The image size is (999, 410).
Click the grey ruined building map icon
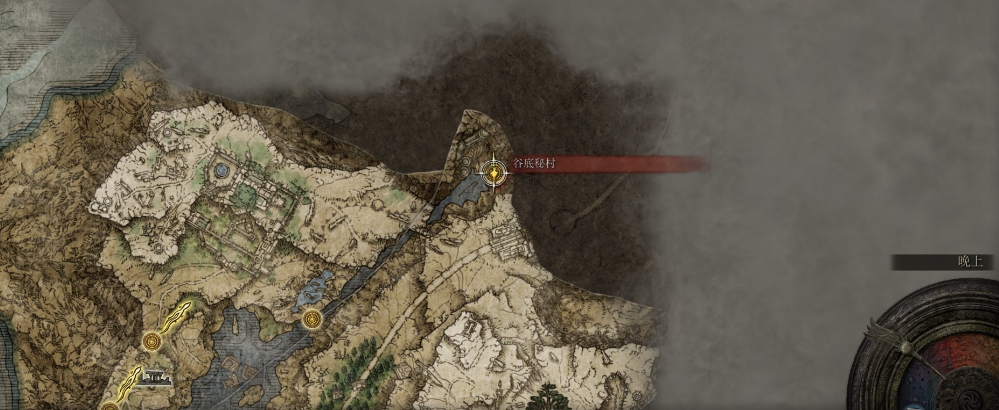[x=155, y=378]
